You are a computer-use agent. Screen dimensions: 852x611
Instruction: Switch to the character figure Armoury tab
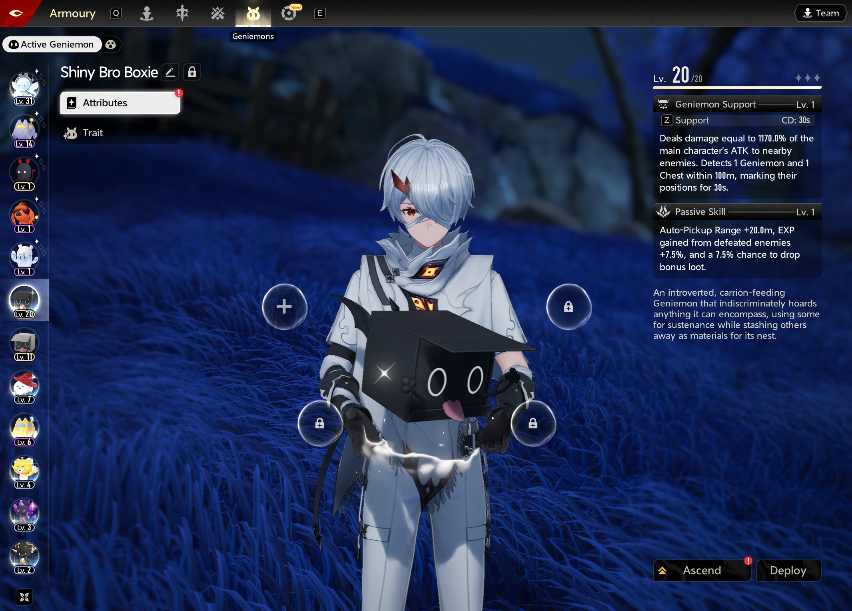[147, 14]
